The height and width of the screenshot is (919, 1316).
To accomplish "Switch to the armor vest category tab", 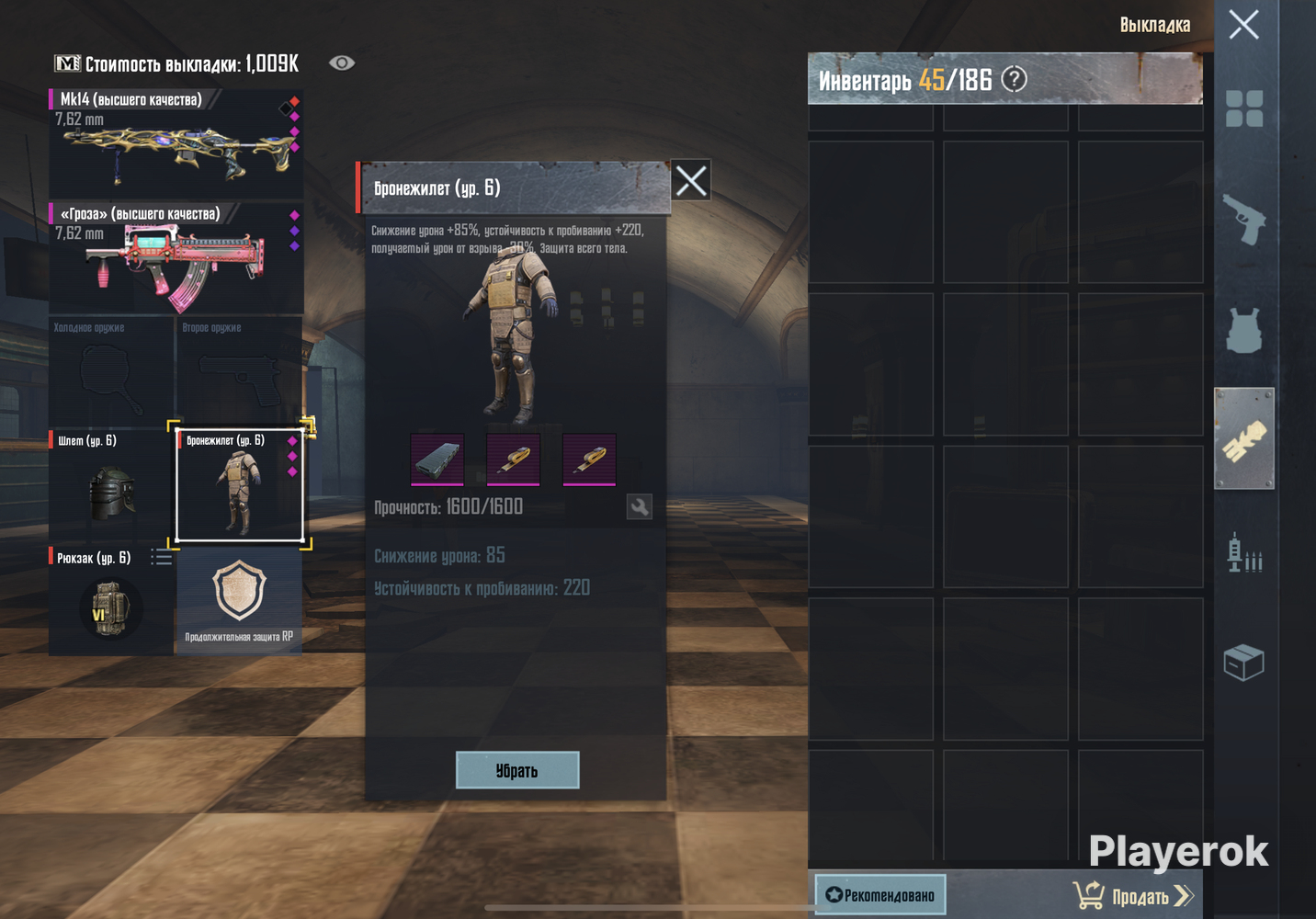I will [1244, 330].
